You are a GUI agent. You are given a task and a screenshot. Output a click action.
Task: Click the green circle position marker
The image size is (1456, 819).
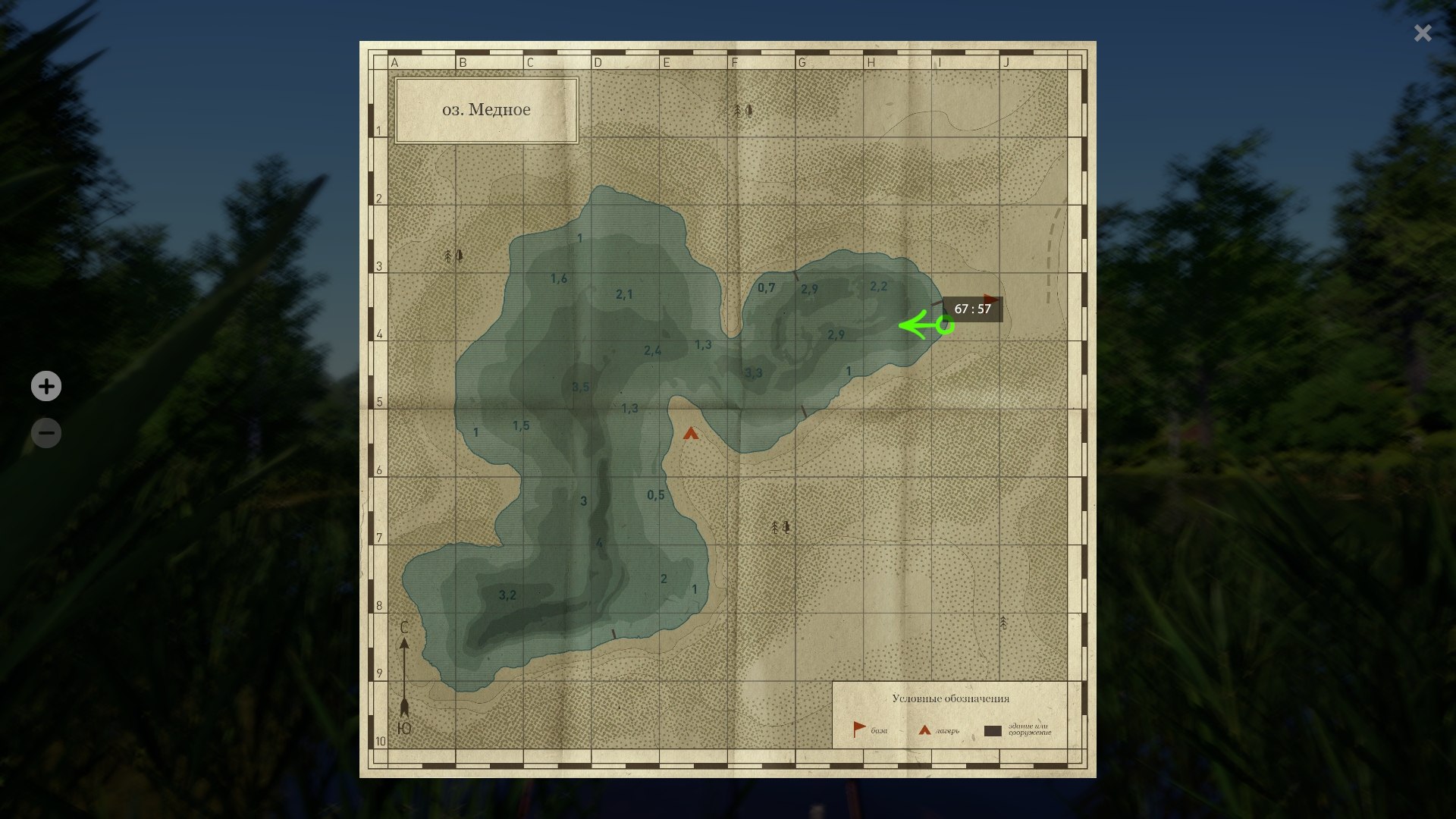point(944,325)
